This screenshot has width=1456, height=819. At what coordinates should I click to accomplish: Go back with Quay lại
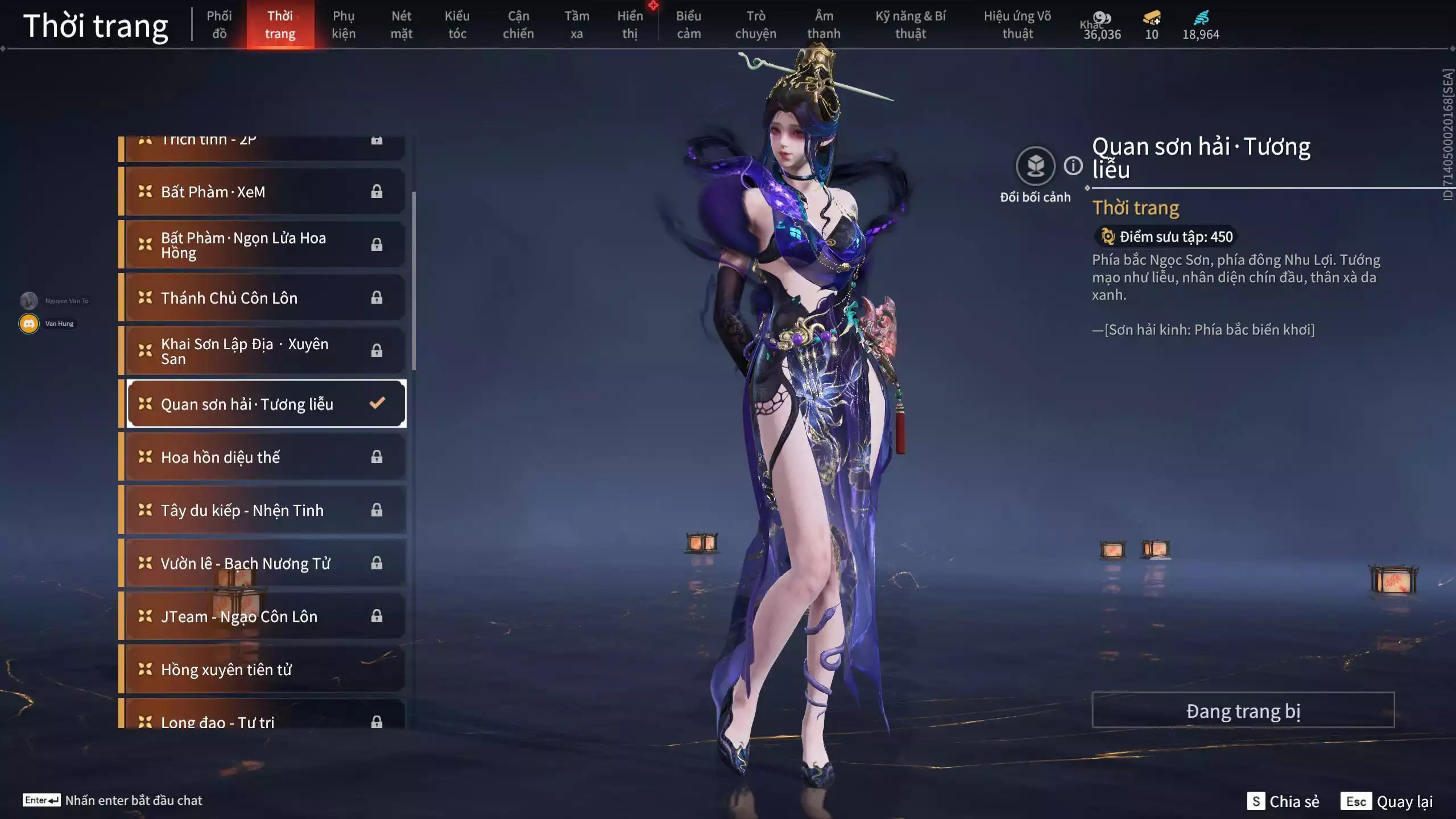1387,801
